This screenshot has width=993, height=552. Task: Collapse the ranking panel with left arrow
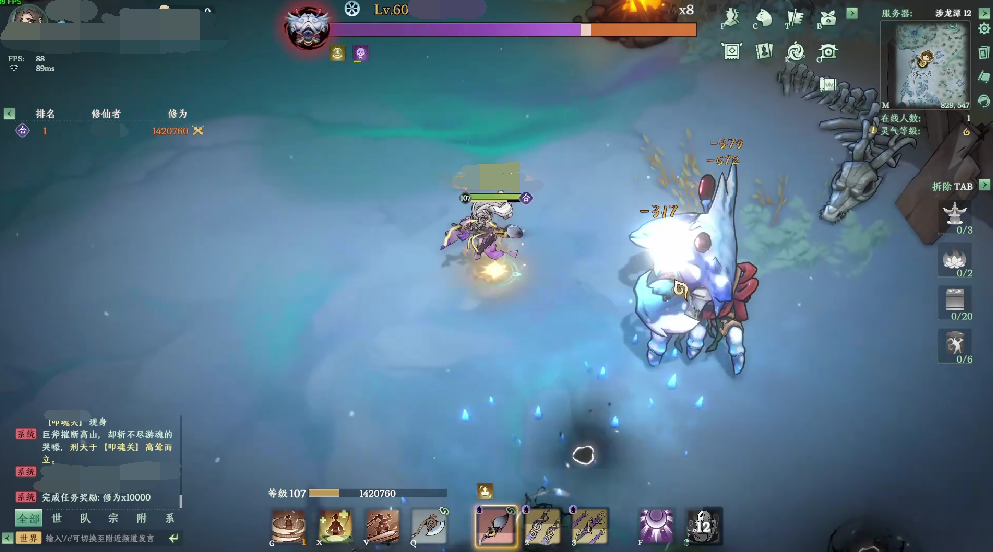pyautogui.click(x=9, y=114)
